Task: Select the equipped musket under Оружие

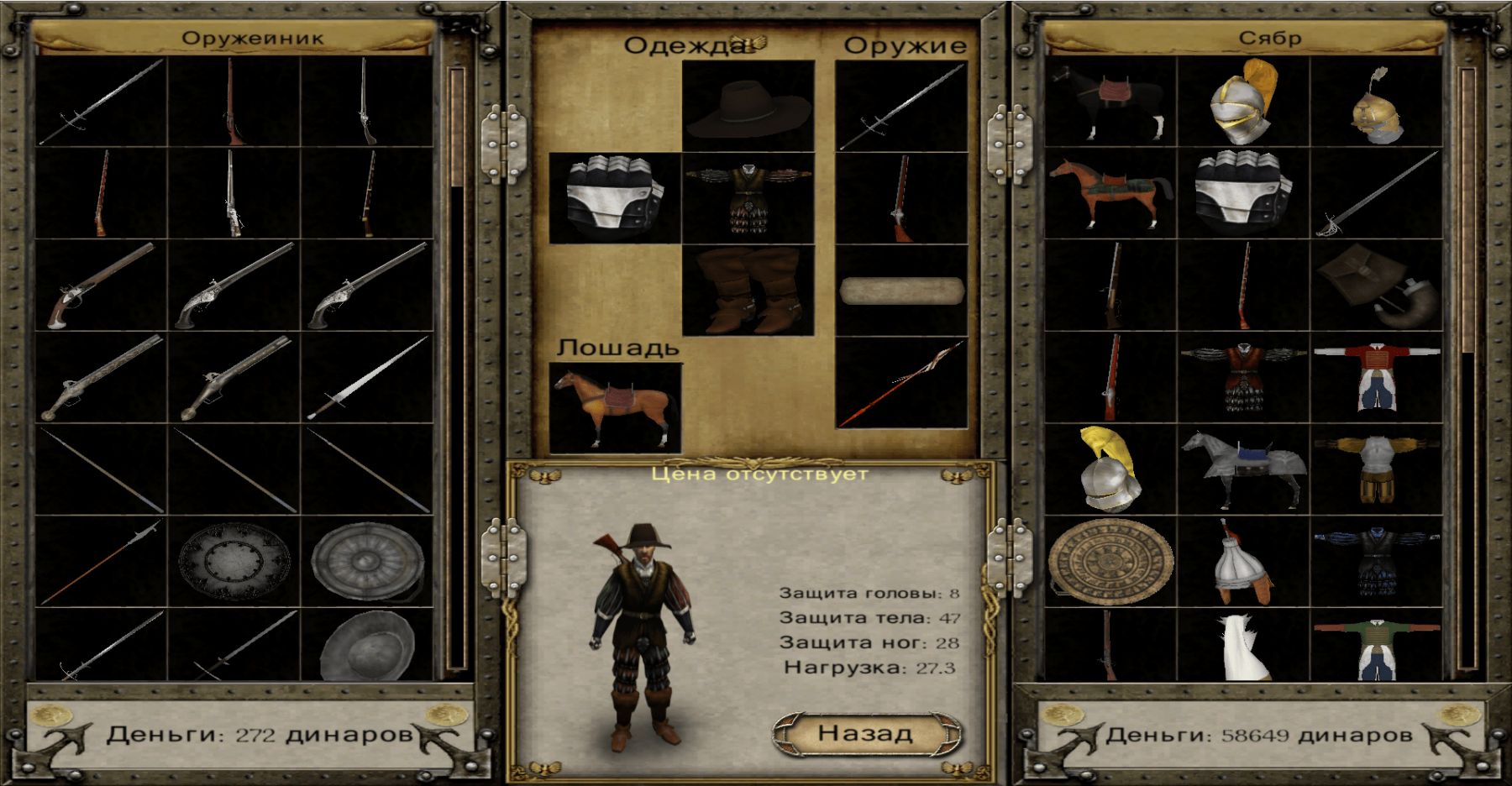Action: point(901,198)
